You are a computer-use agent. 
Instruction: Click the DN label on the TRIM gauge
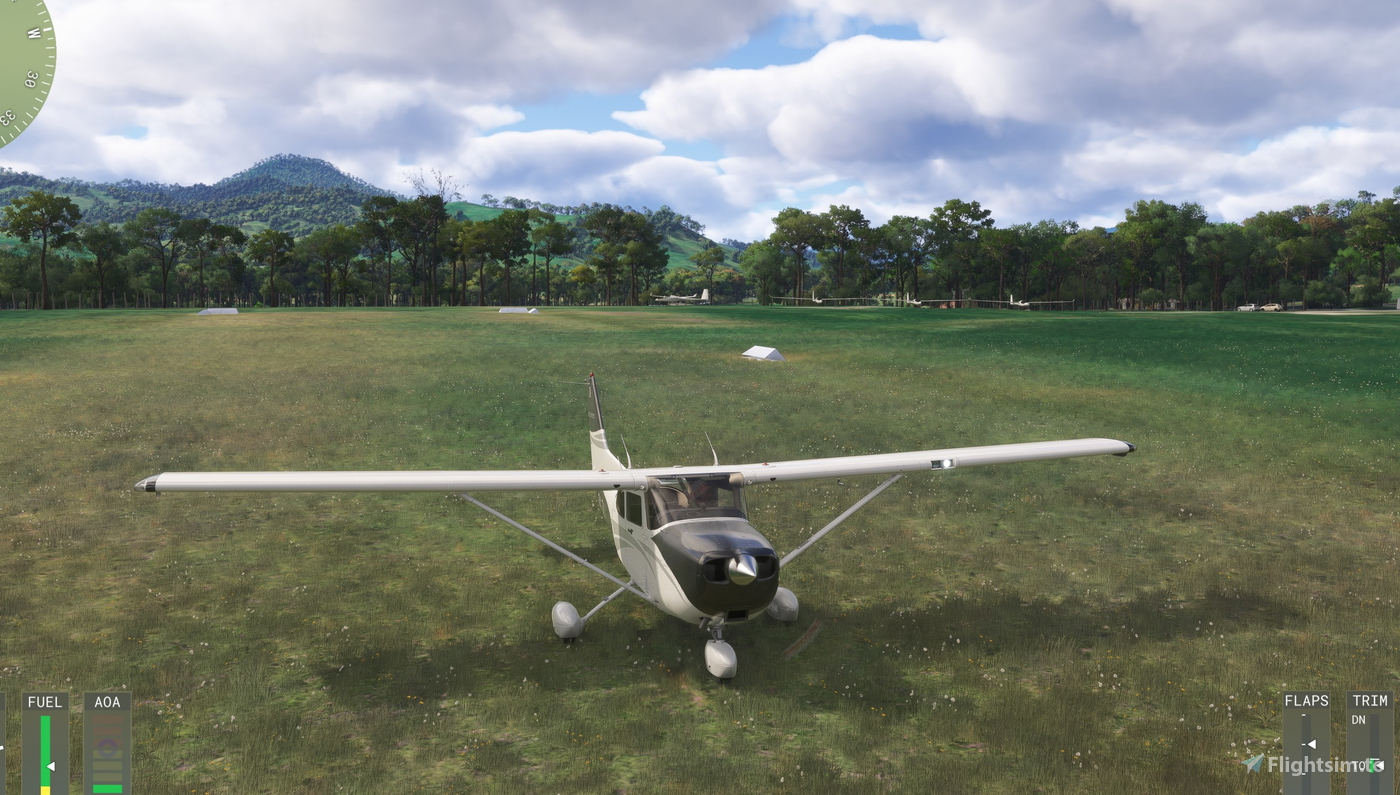click(1360, 719)
